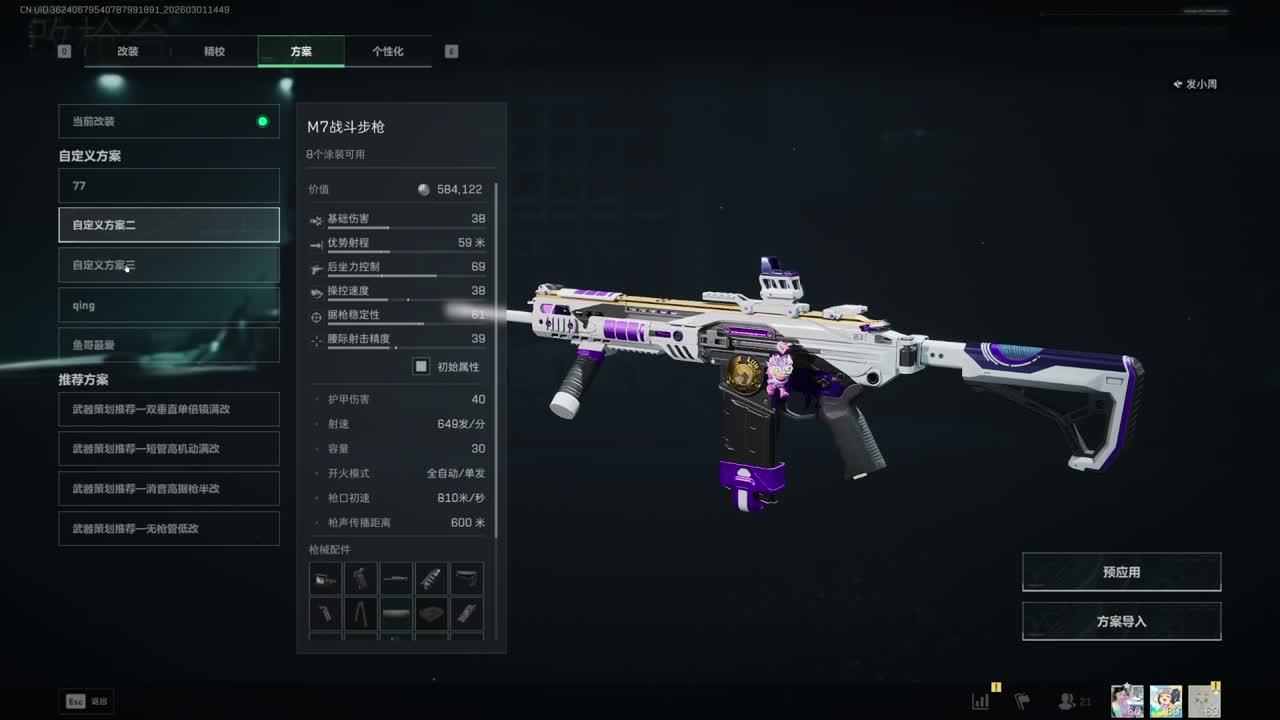Choose the custom loadout named 77
The width and height of the screenshot is (1280, 720).
click(169, 186)
